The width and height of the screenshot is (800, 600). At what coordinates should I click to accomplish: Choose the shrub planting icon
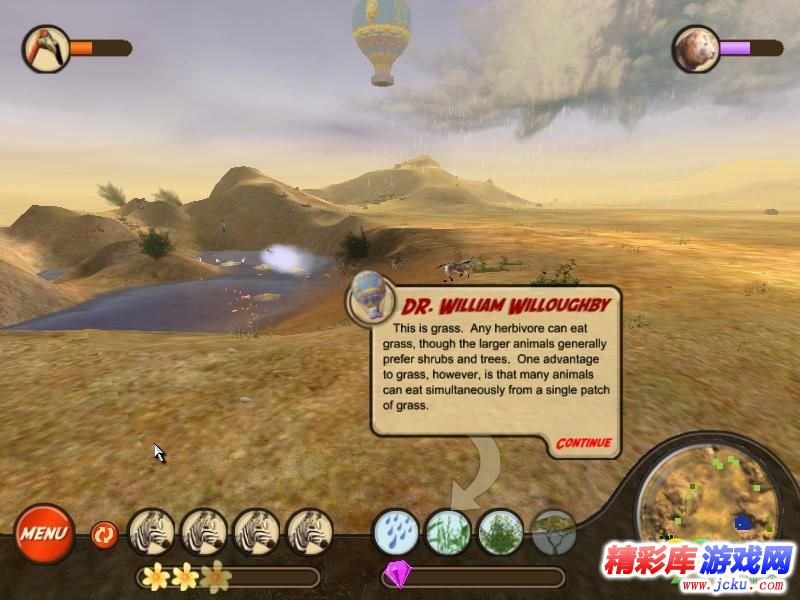(x=500, y=532)
